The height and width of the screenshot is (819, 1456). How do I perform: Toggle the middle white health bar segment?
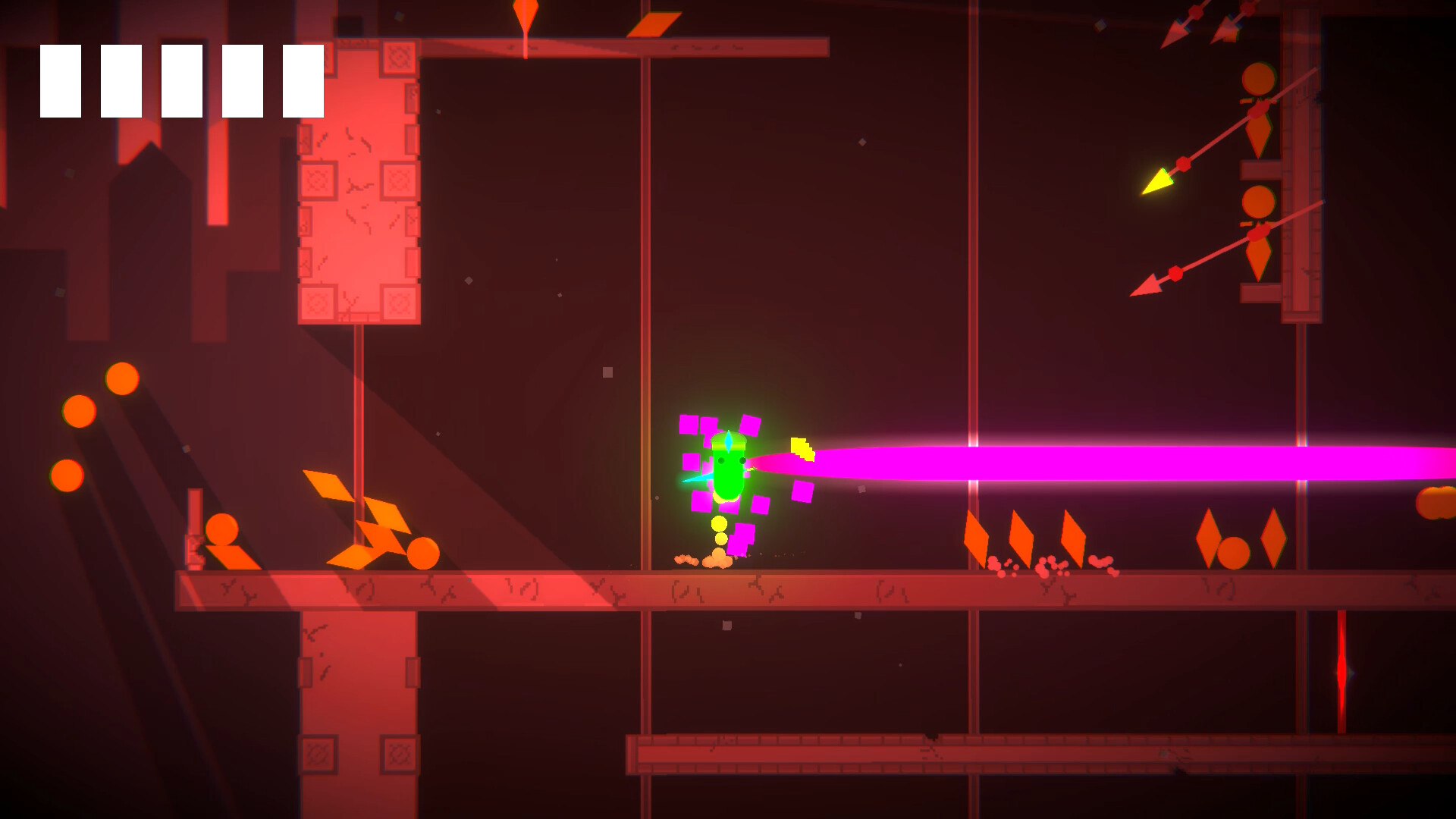pyautogui.click(x=182, y=80)
